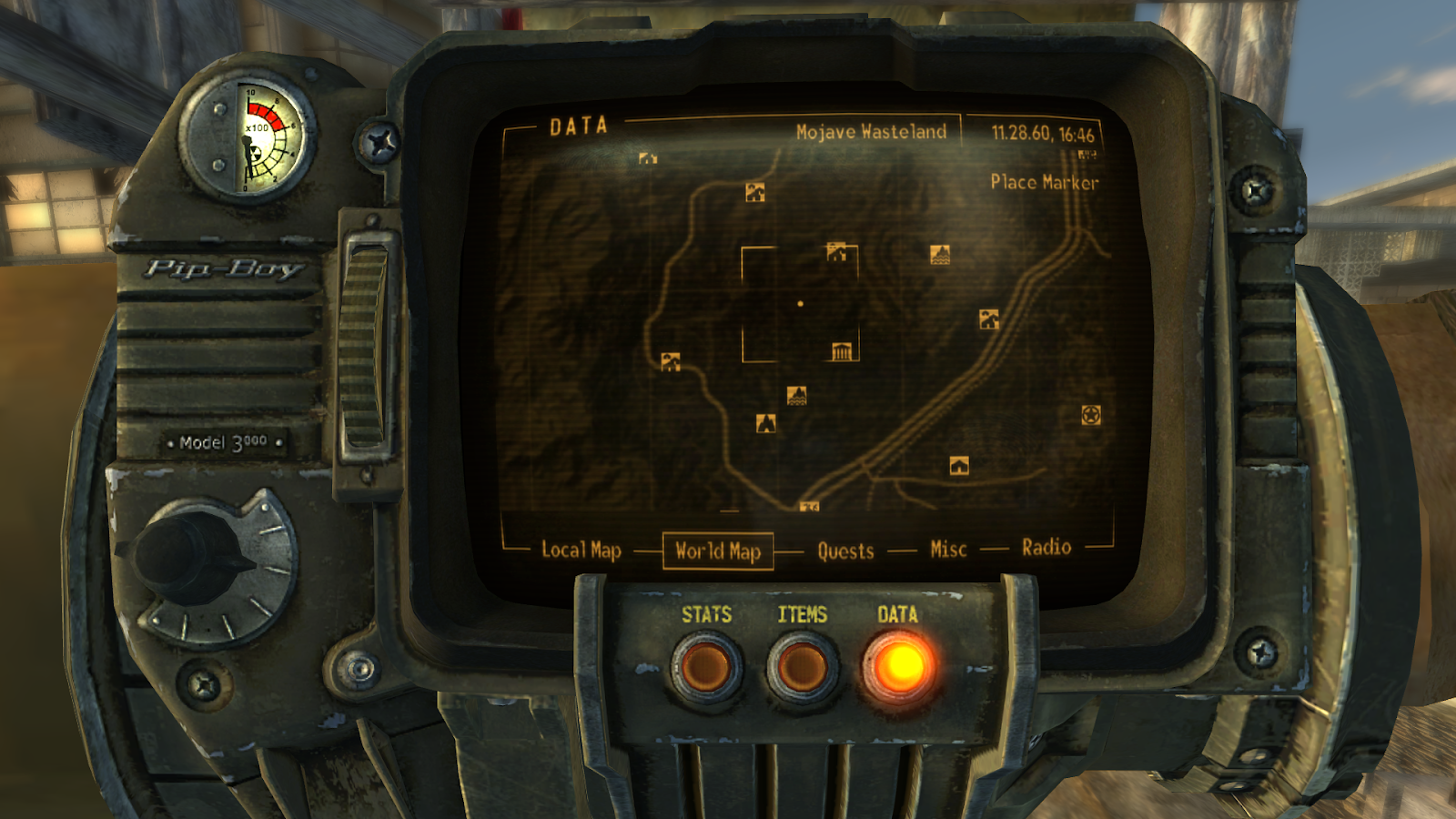Click the Place Marker label

tap(1045, 183)
